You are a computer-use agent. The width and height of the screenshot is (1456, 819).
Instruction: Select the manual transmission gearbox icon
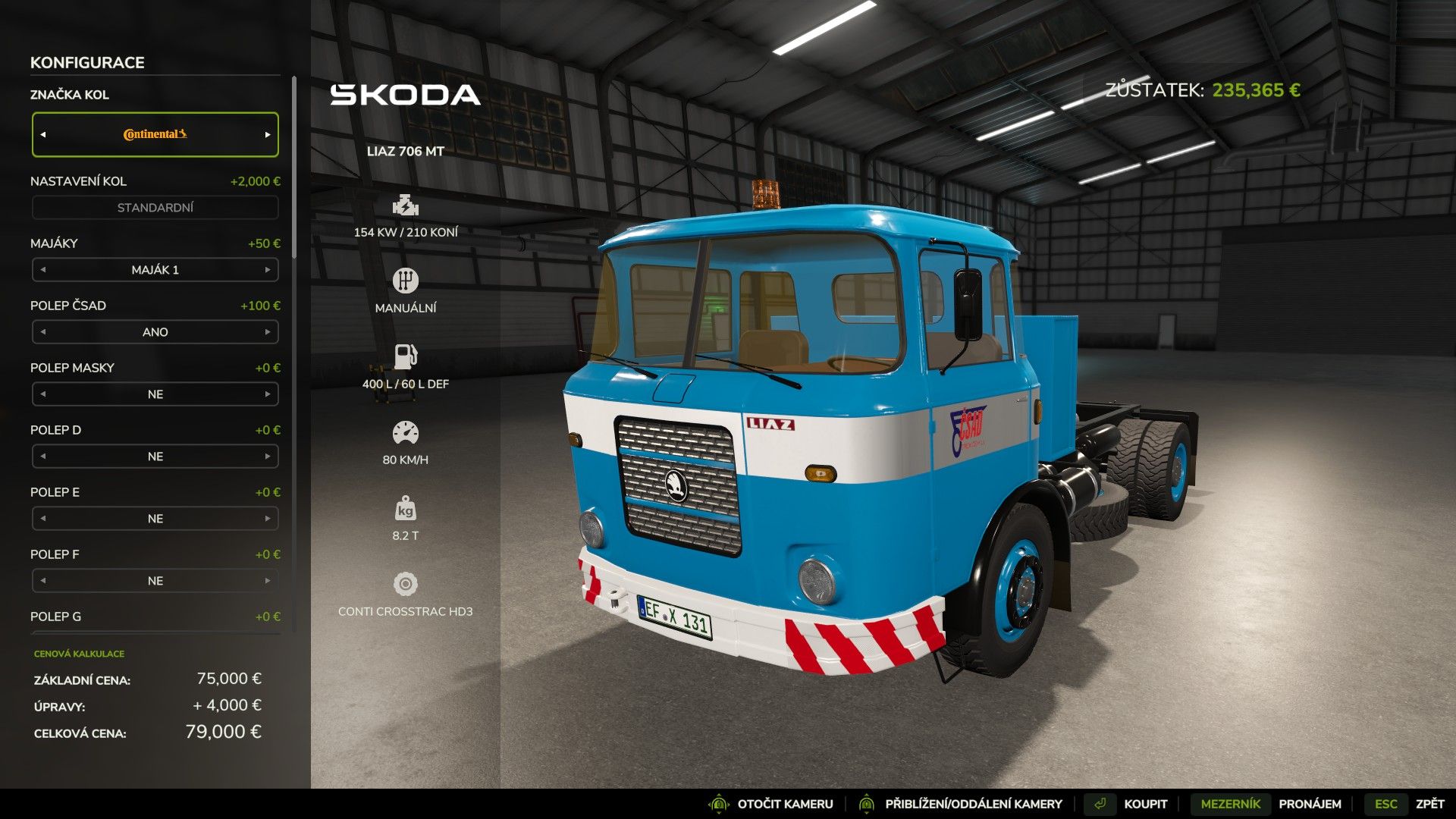406,280
